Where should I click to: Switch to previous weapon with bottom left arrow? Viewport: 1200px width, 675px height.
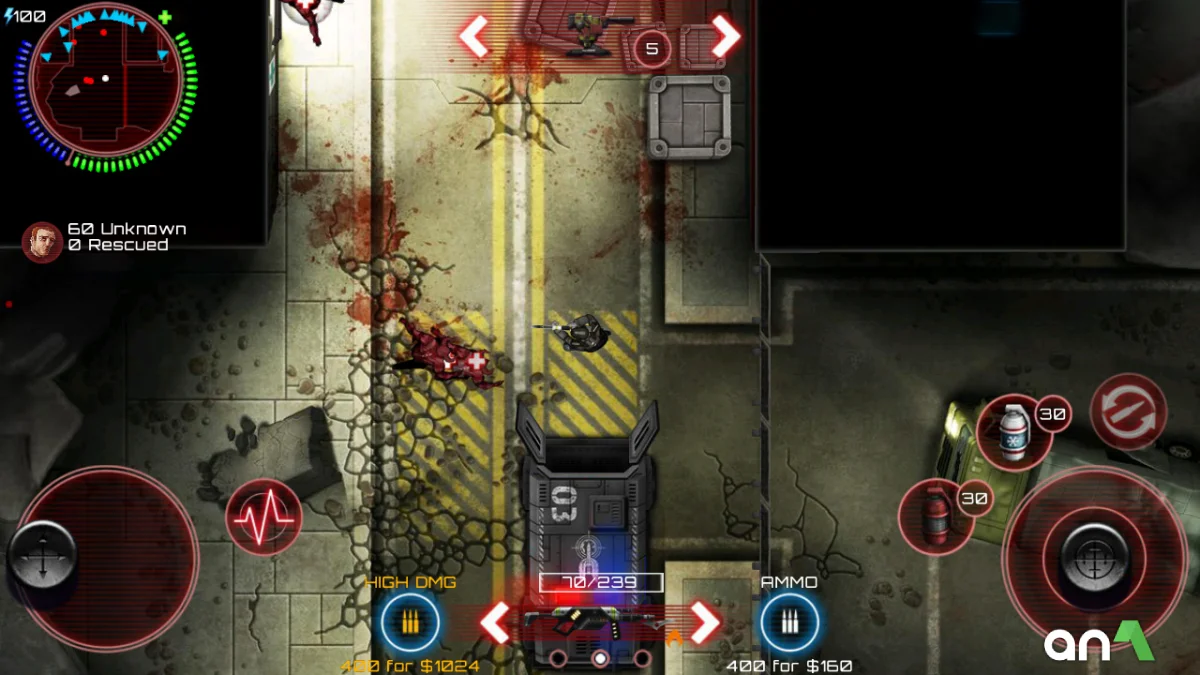495,622
